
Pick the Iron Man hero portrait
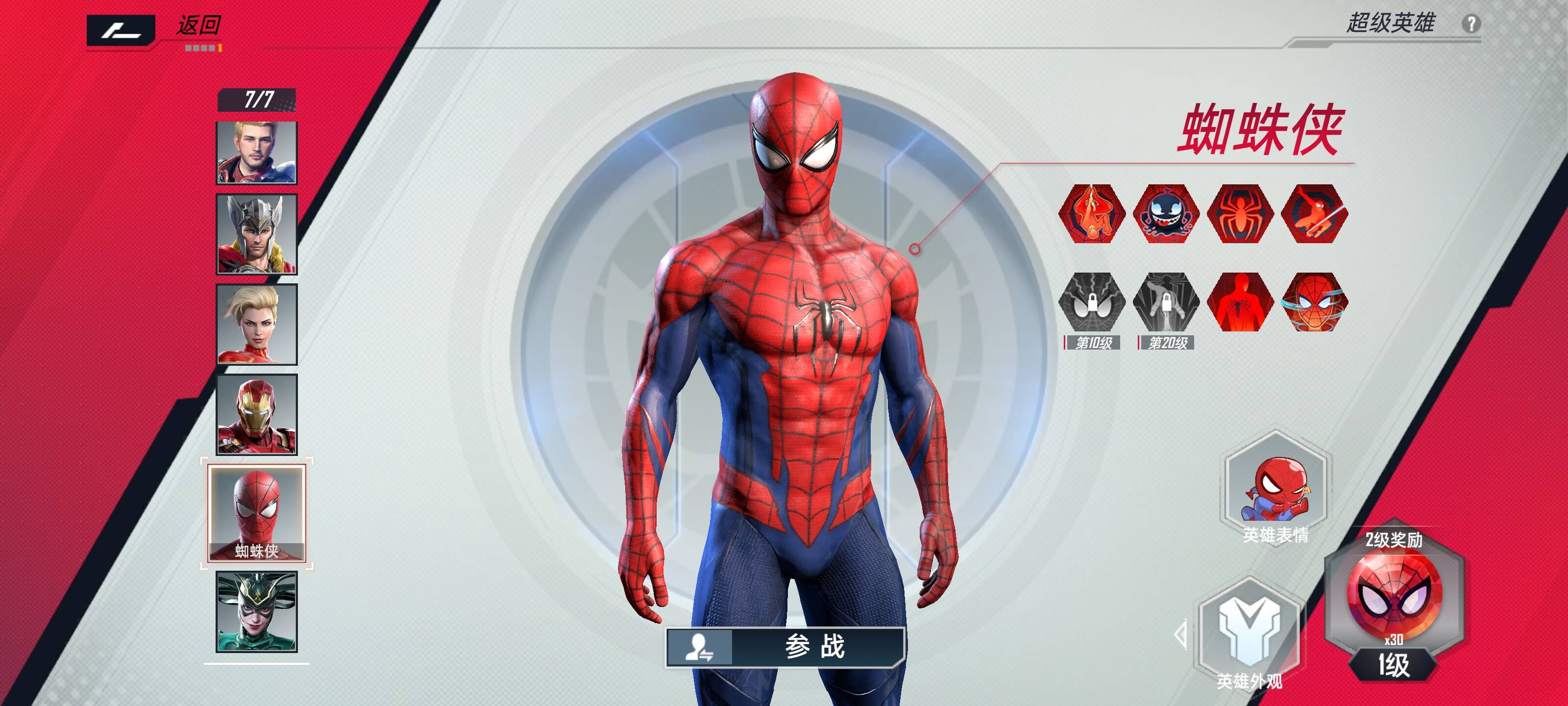tap(257, 414)
